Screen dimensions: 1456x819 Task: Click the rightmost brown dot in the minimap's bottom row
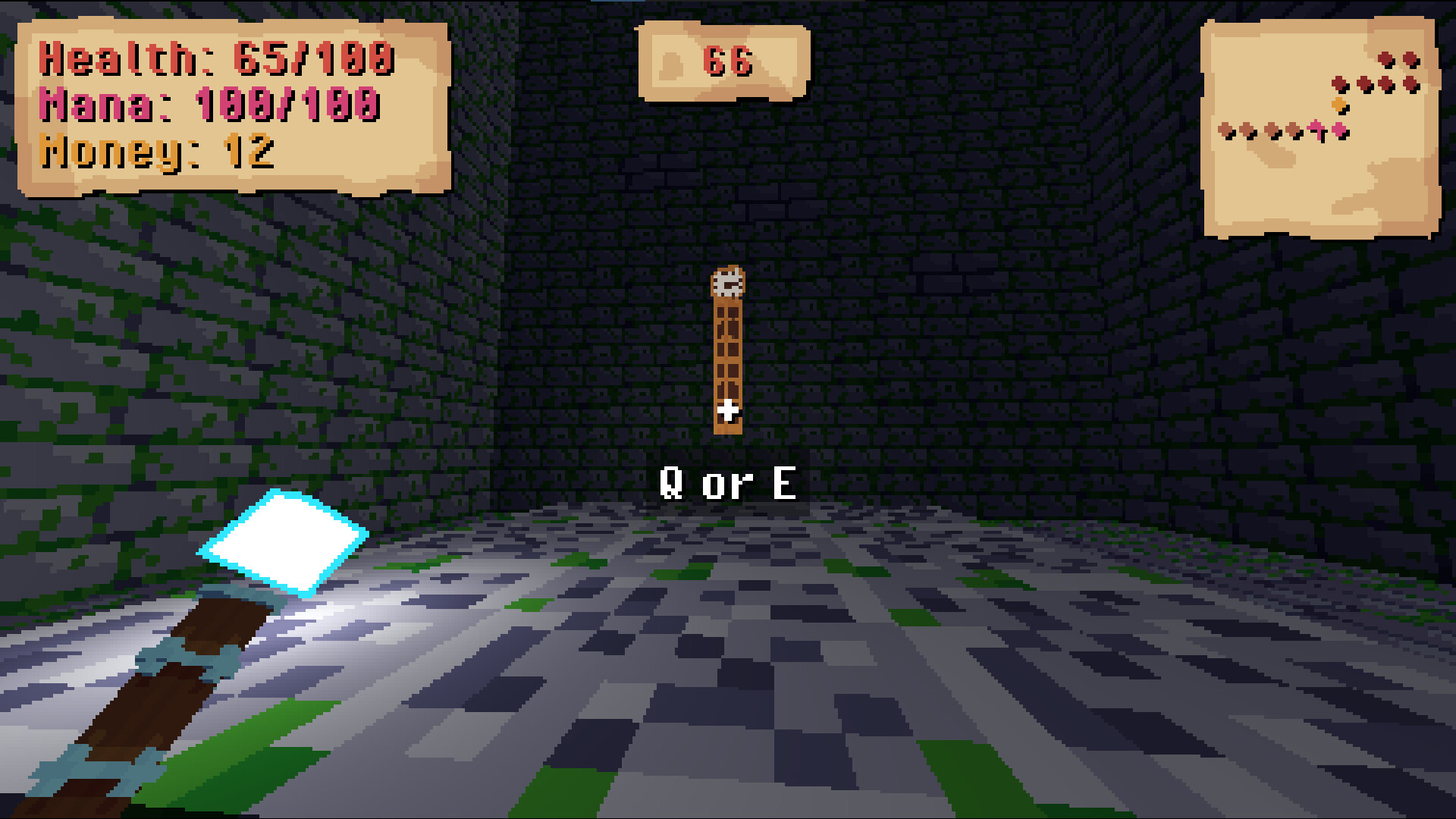[x=1294, y=130]
